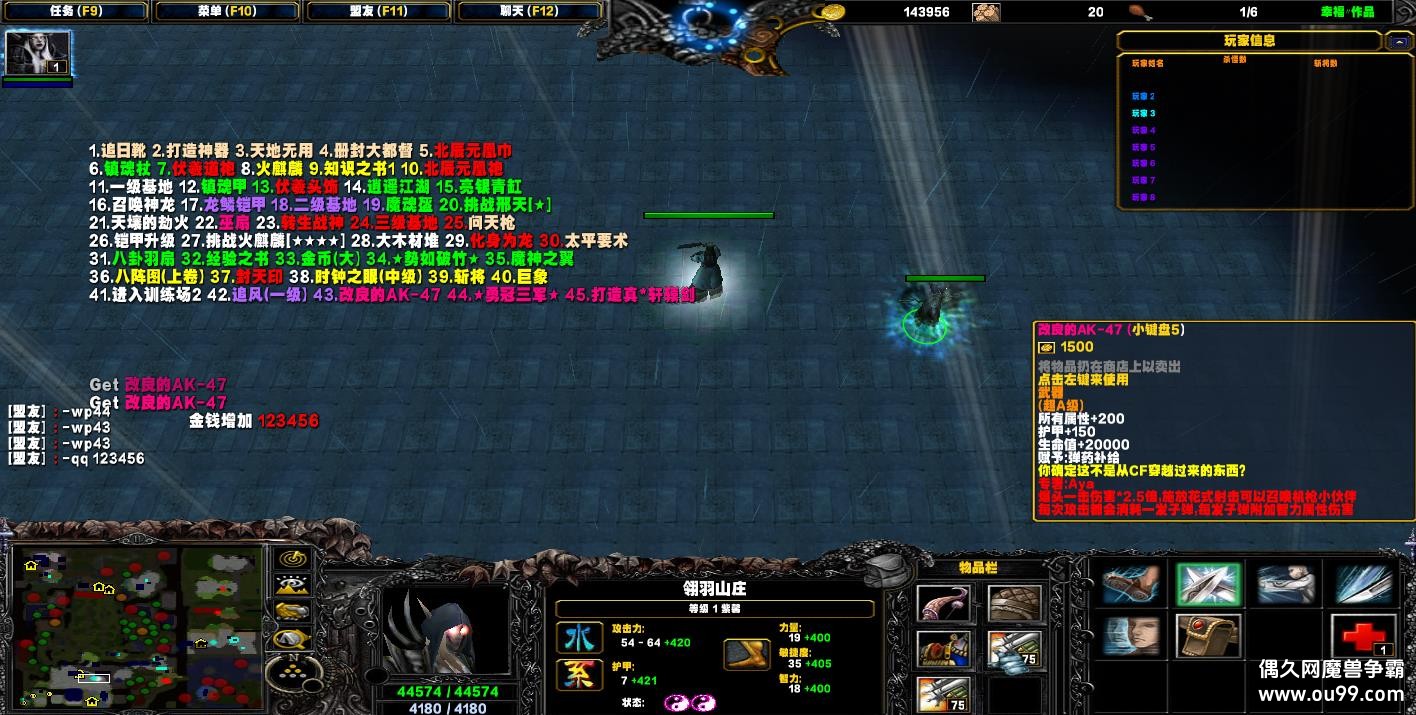The image size is (1416, 715).
Task: Select the red-and-blue robe inventory item
Action: point(943,649)
